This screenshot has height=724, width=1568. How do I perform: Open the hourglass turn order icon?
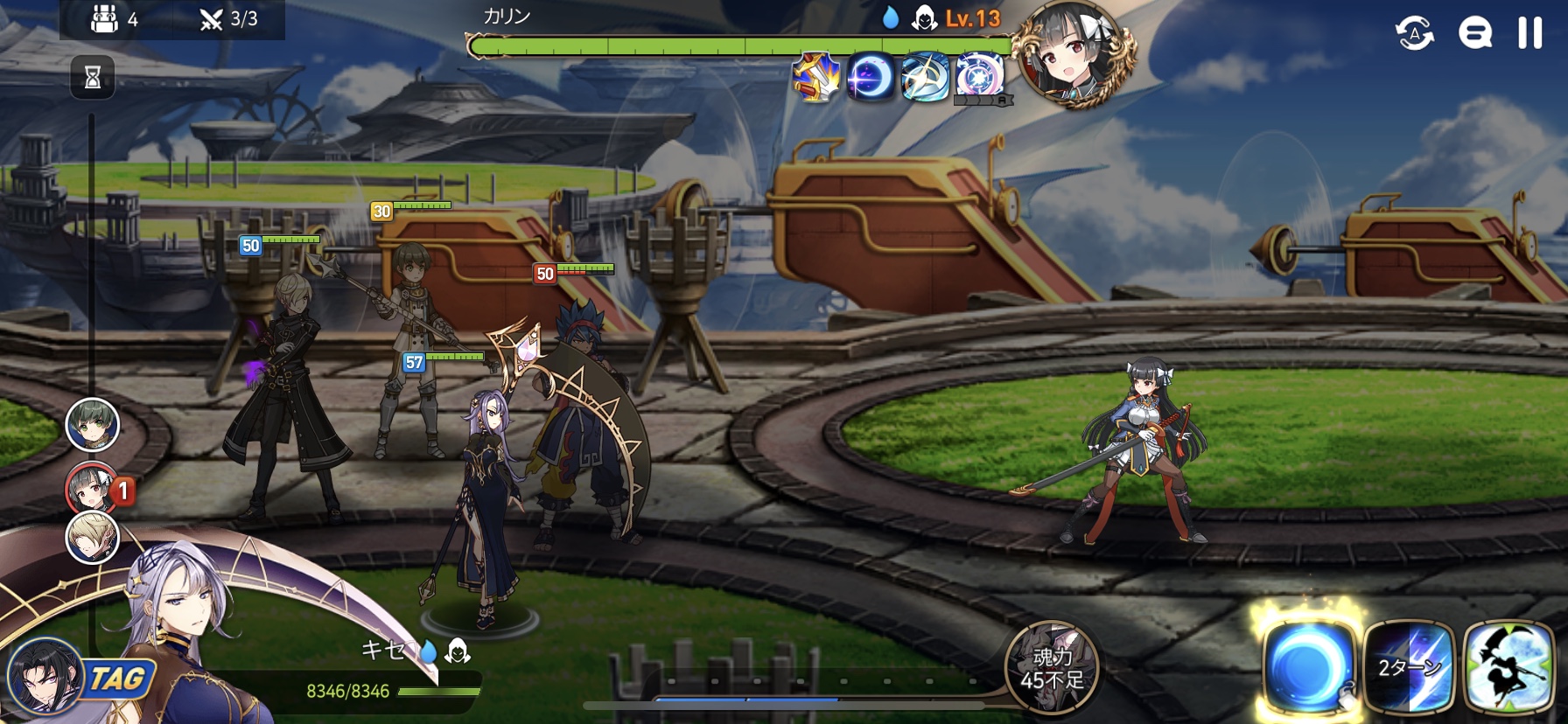pyautogui.click(x=93, y=78)
